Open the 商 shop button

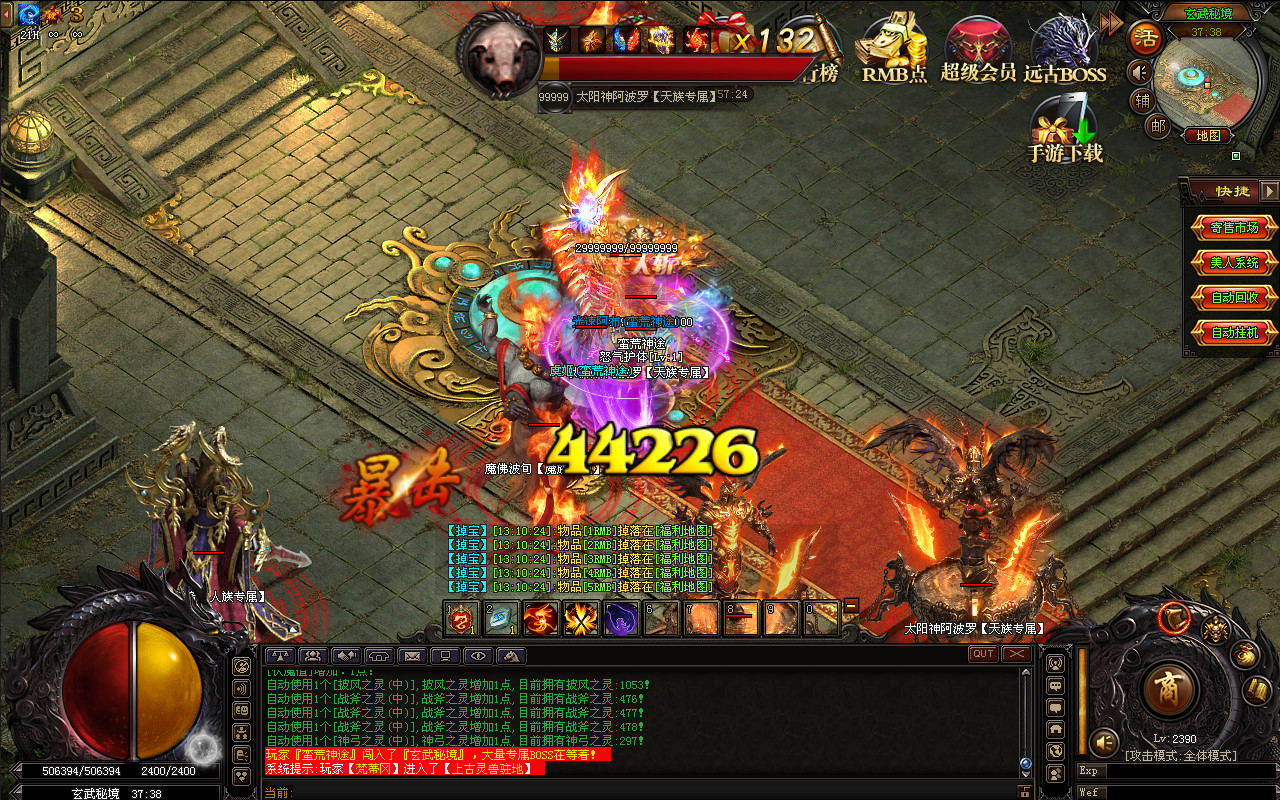coord(1167,688)
